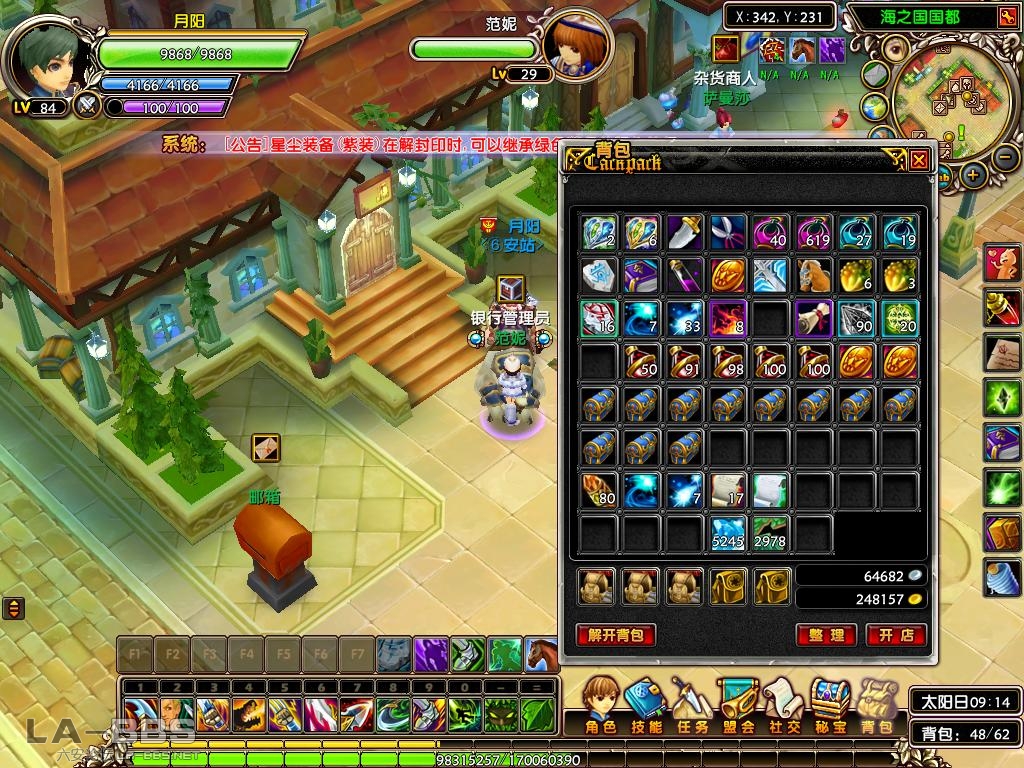
Task: Open the 社交 (social) menu
Action: (784, 704)
